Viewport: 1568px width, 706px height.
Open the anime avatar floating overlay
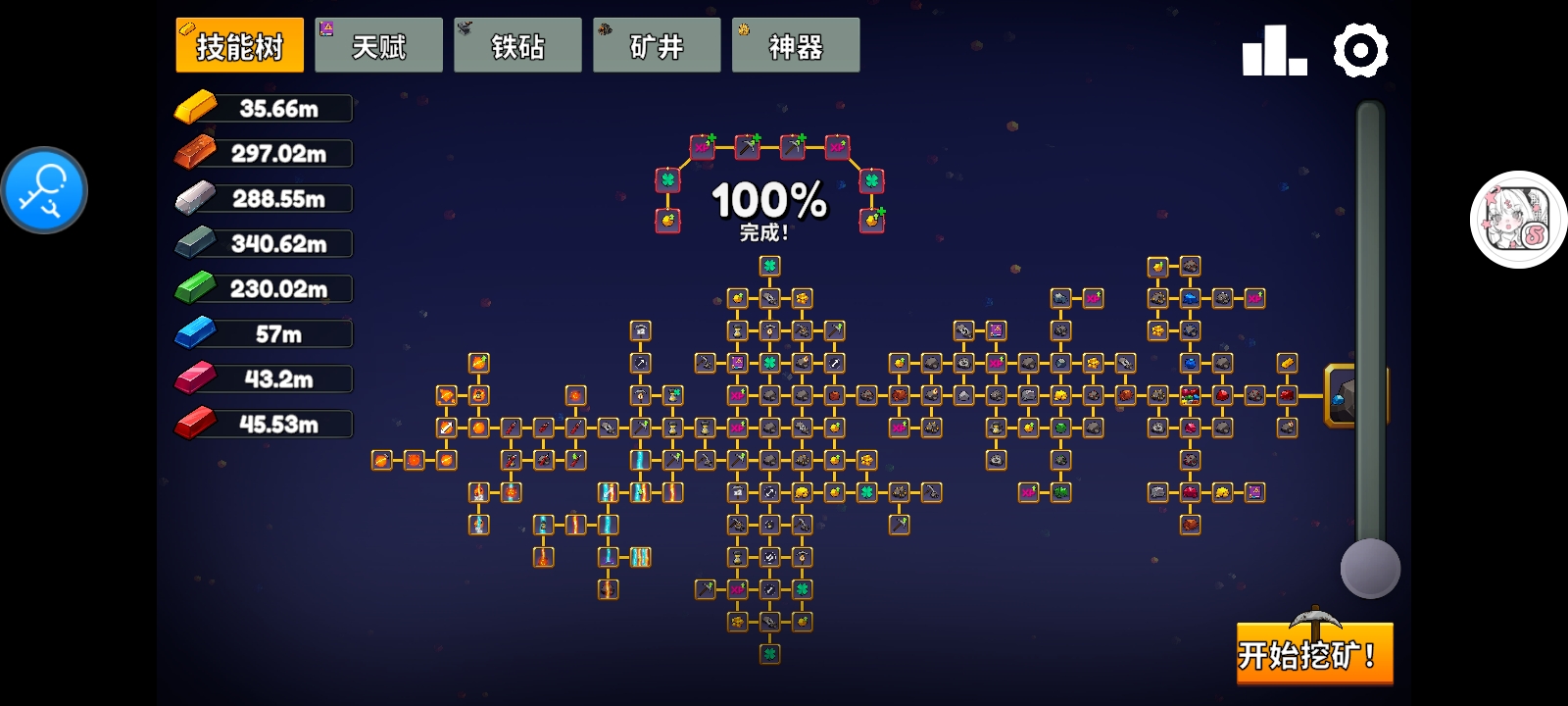click(x=1518, y=220)
